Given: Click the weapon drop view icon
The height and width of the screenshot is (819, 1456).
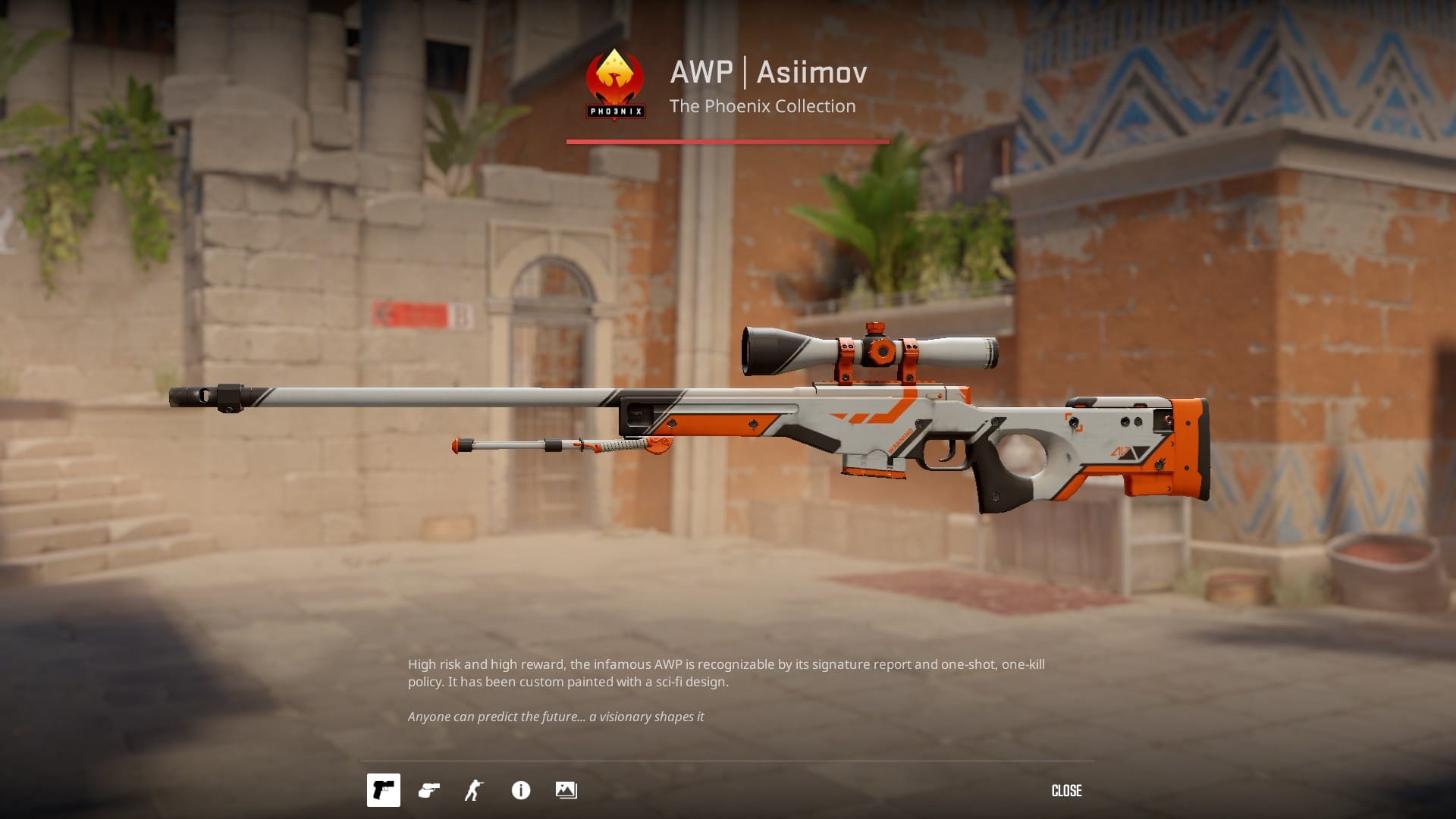Looking at the screenshot, I should tap(428, 790).
